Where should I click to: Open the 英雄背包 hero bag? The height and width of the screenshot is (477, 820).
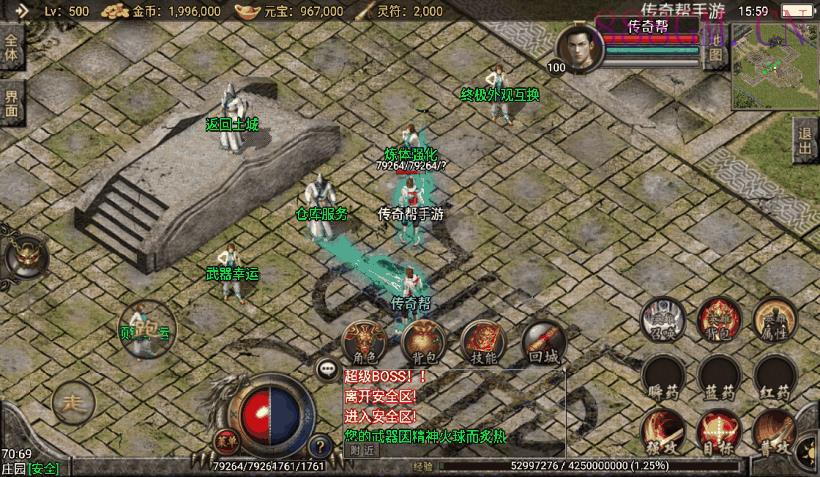[x=717, y=319]
